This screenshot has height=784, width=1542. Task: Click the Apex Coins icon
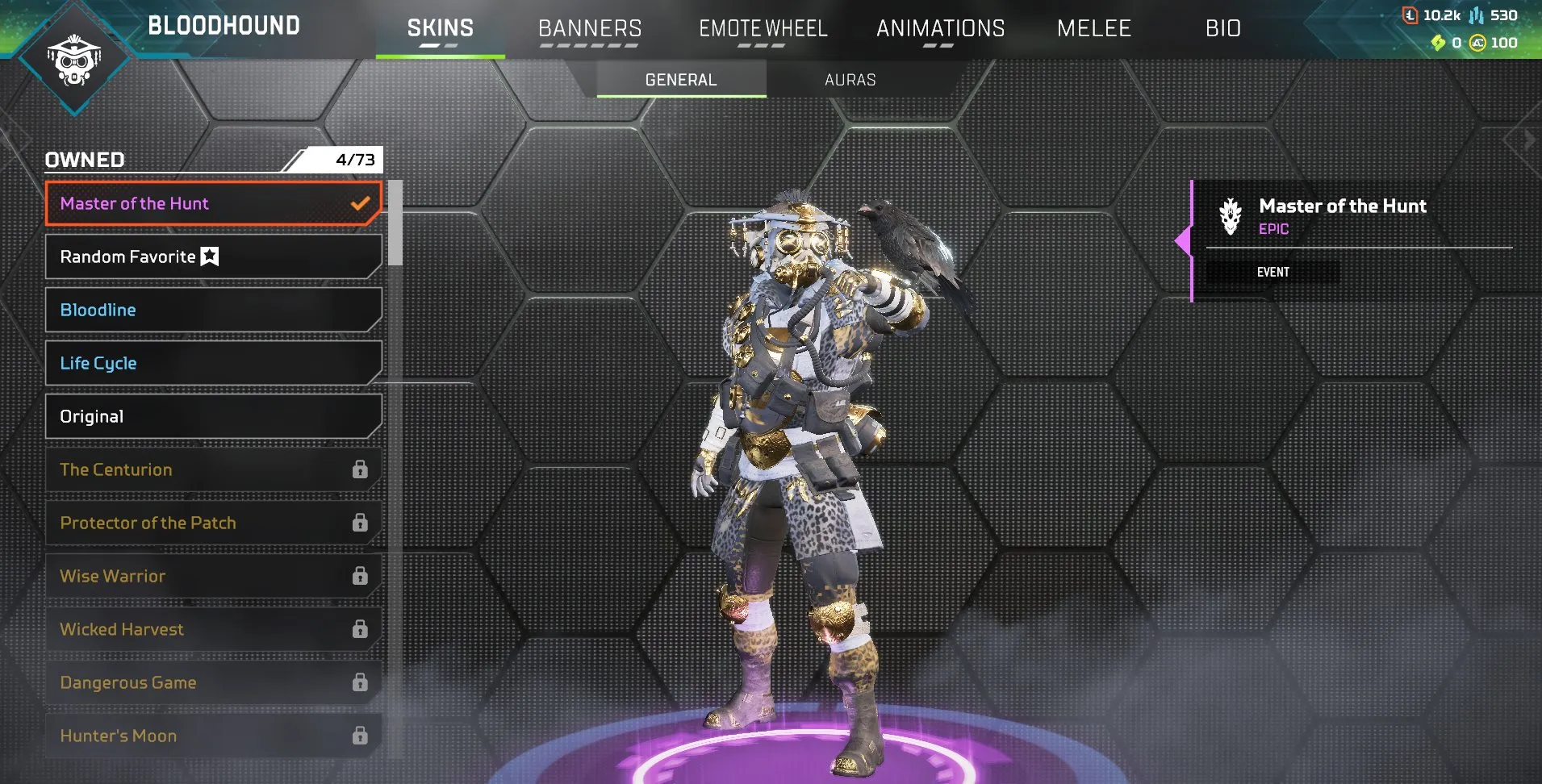(x=1477, y=43)
